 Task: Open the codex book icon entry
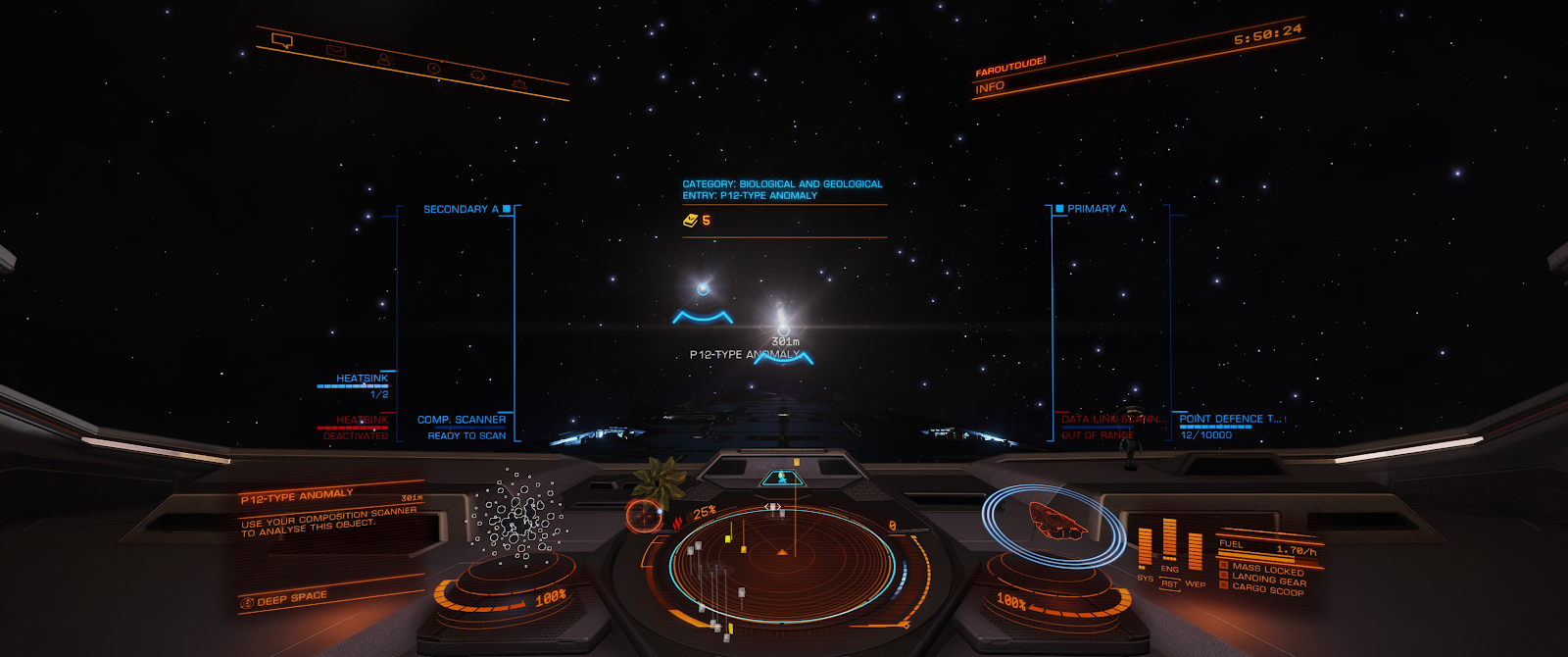(690, 221)
